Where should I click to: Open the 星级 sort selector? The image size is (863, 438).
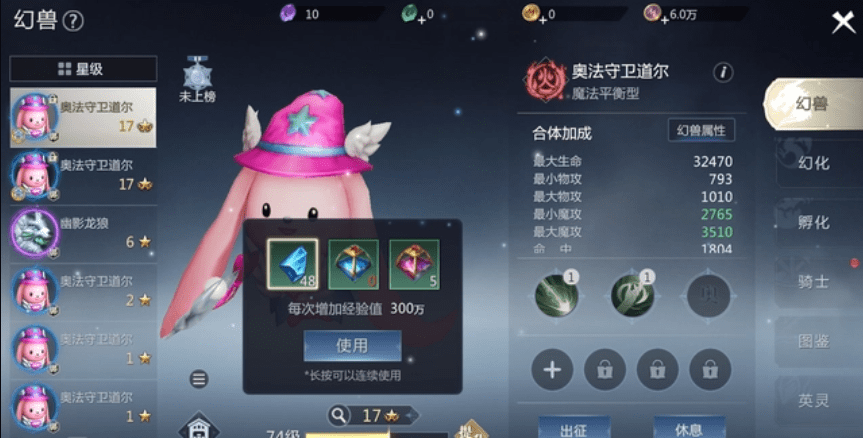pos(82,69)
